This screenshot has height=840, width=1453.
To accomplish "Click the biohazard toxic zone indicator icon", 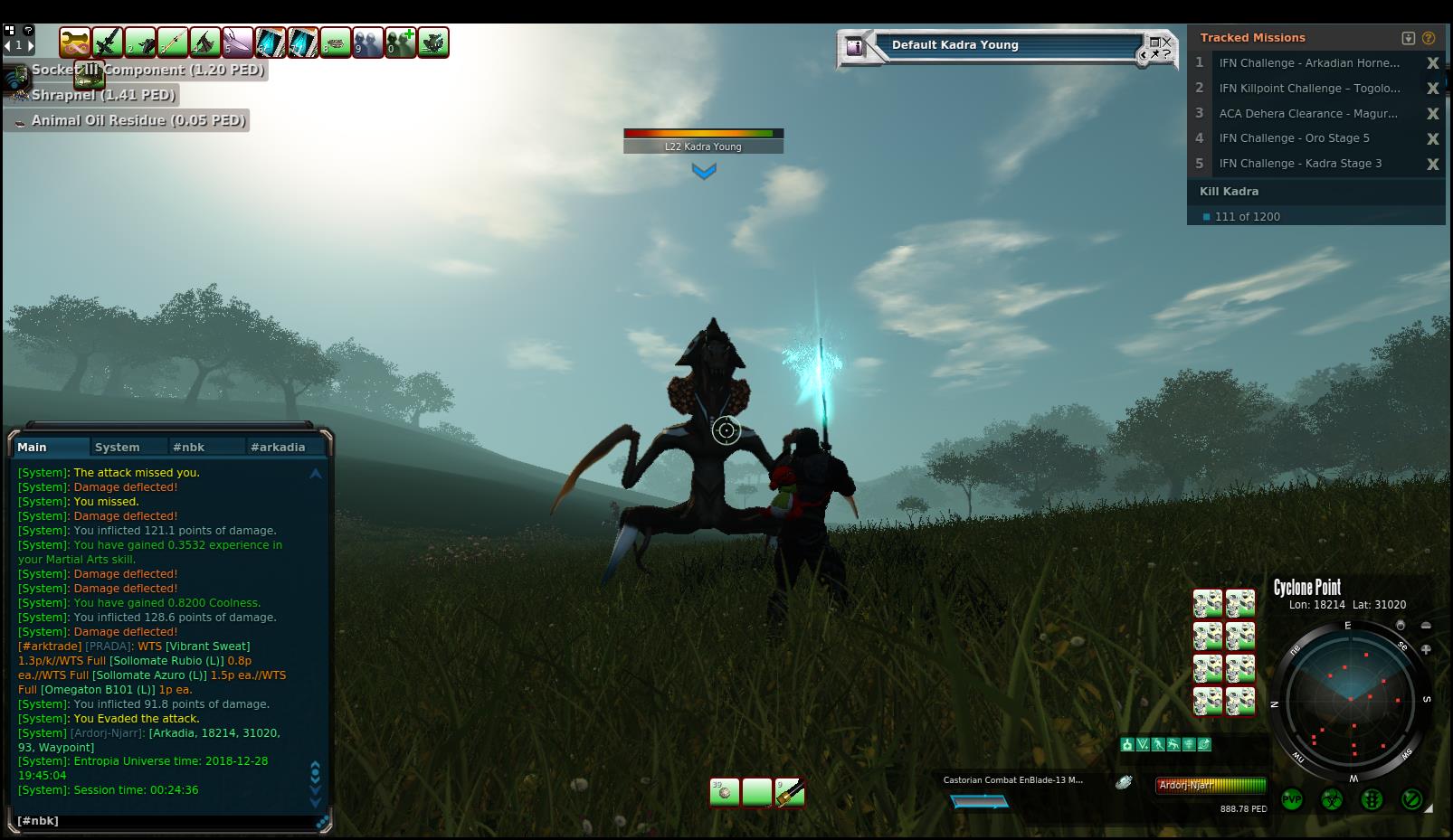I will pos(1332,800).
